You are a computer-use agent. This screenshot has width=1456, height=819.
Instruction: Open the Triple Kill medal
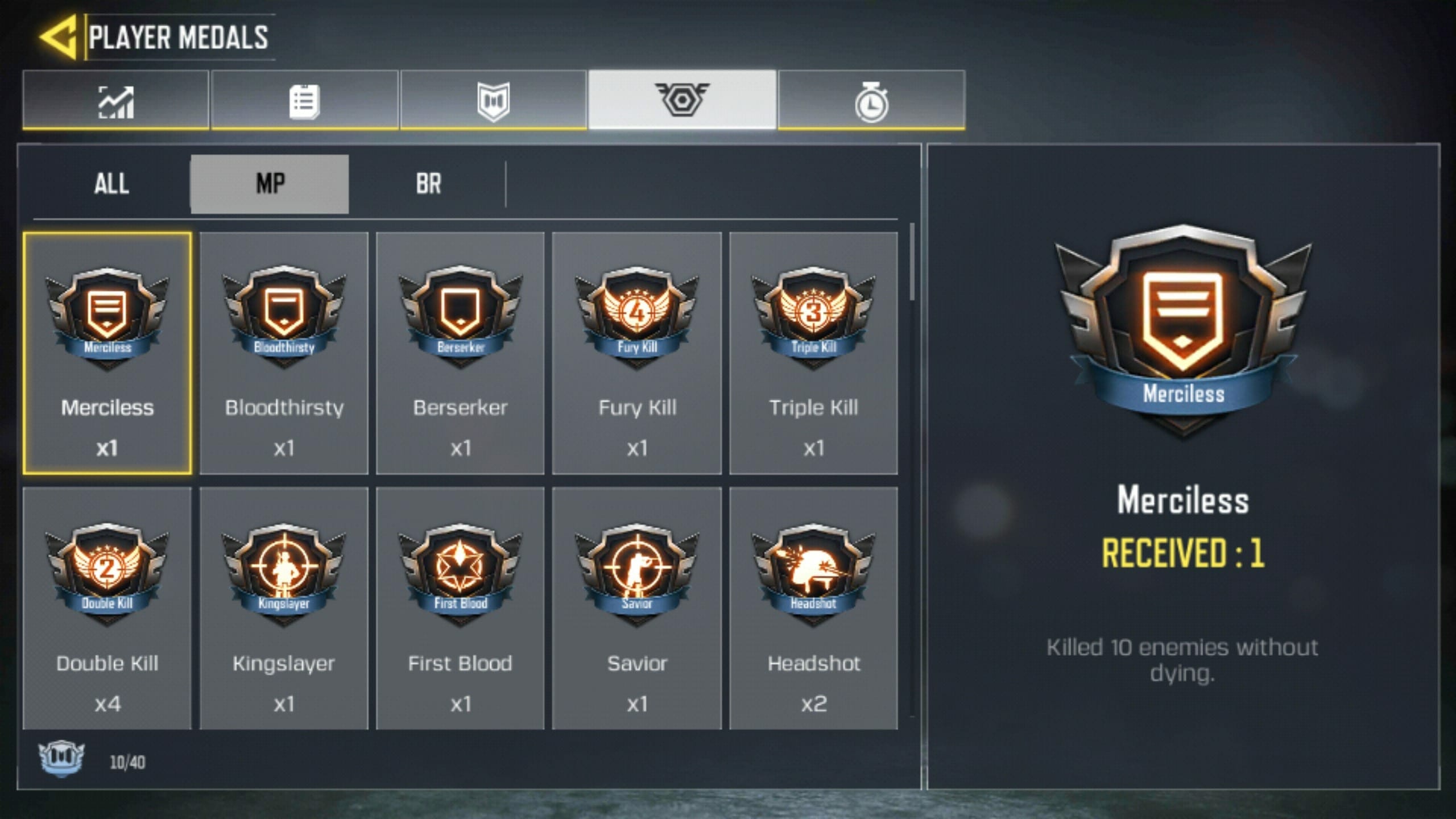pyautogui.click(x=813, y=353)
